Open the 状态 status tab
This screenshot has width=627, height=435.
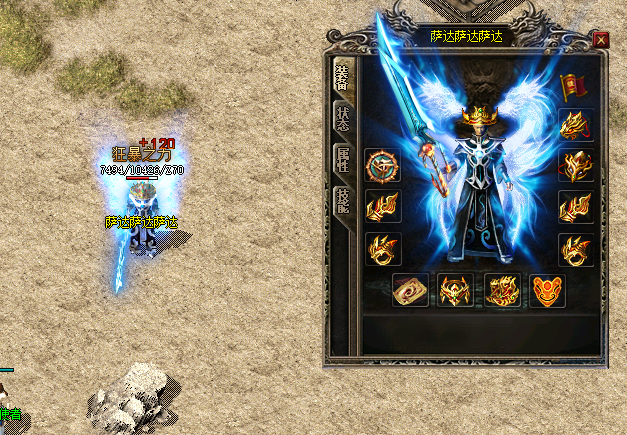click(342, 118)
